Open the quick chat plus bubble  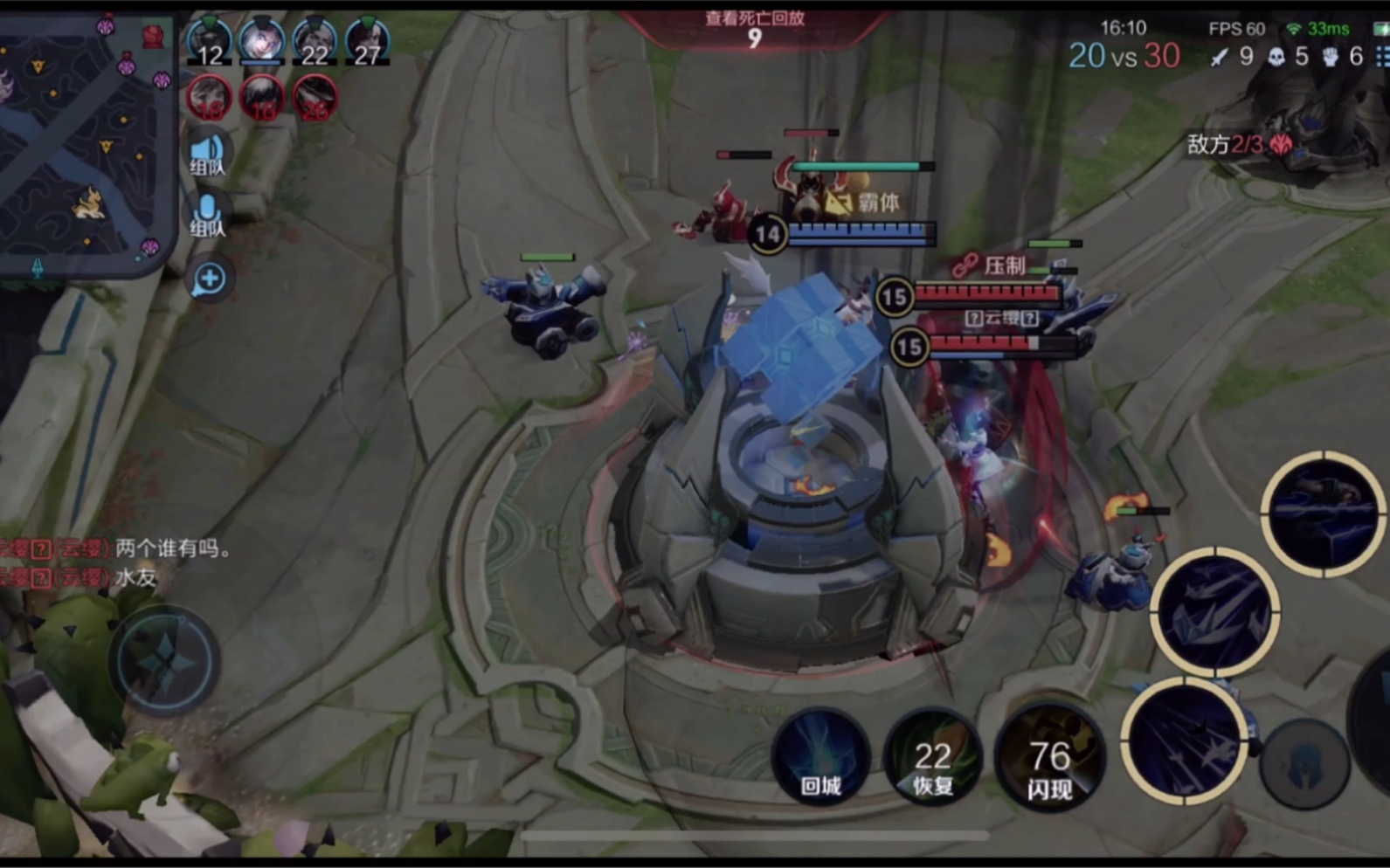(x=210, y=279)
